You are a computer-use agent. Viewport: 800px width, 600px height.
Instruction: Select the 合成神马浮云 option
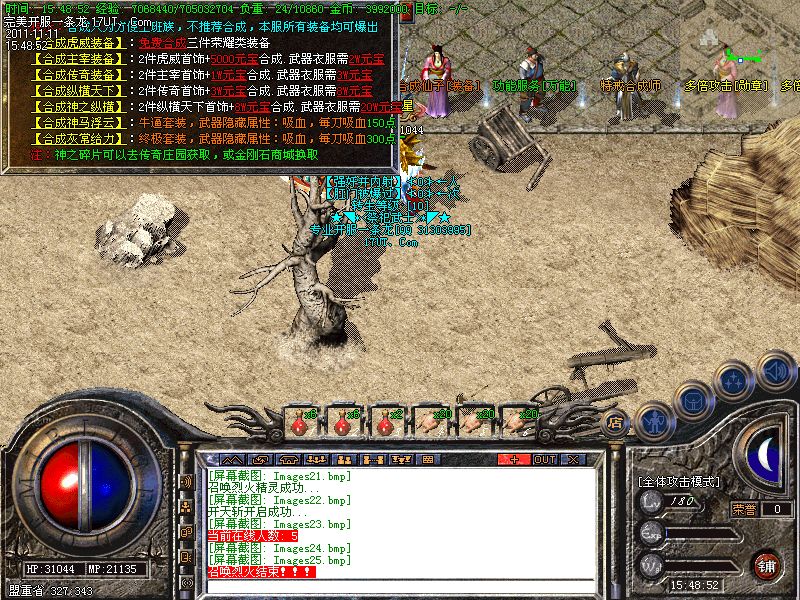click(84, 123)
